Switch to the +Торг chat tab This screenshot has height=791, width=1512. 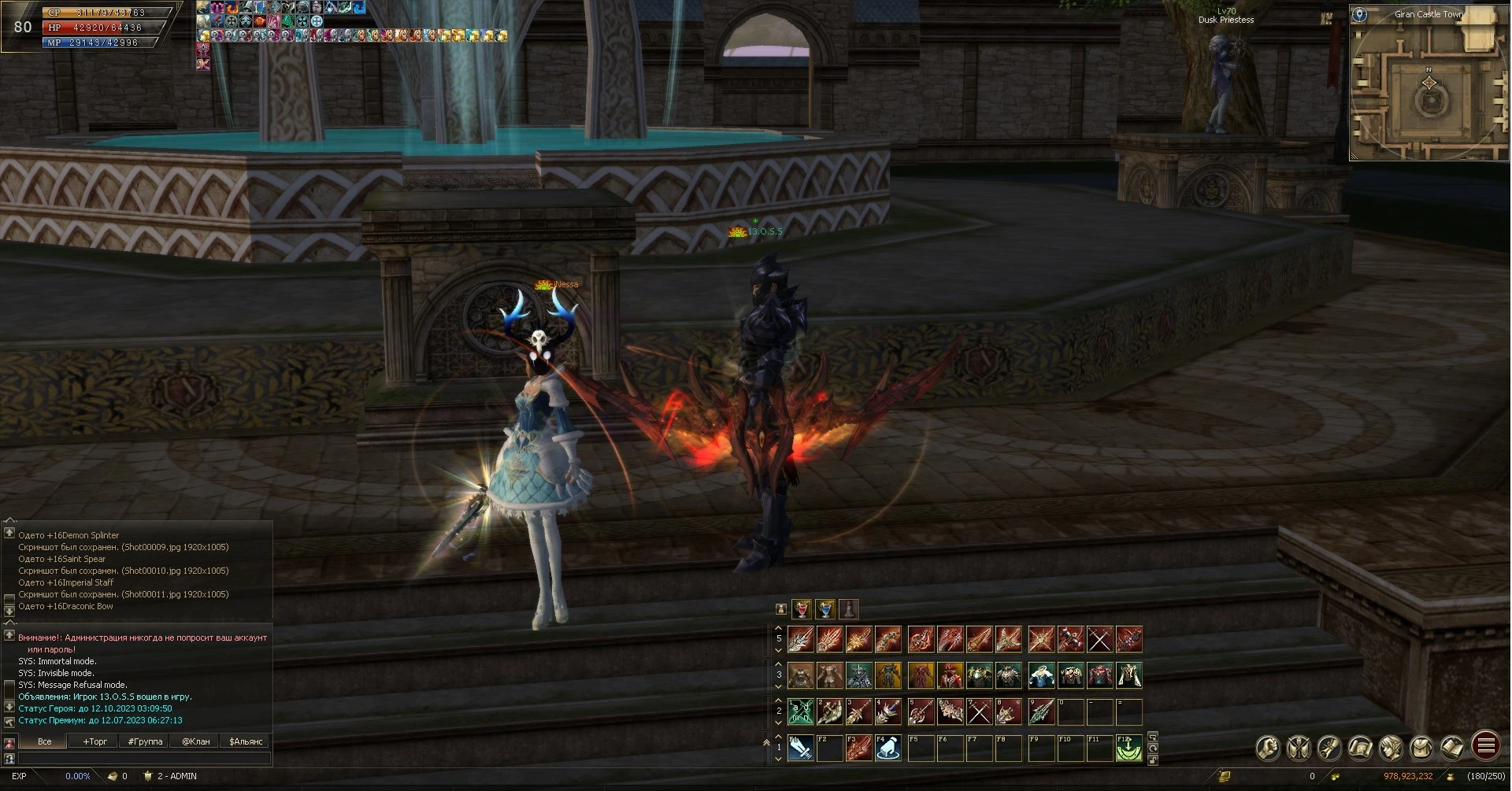click(95, 741)
